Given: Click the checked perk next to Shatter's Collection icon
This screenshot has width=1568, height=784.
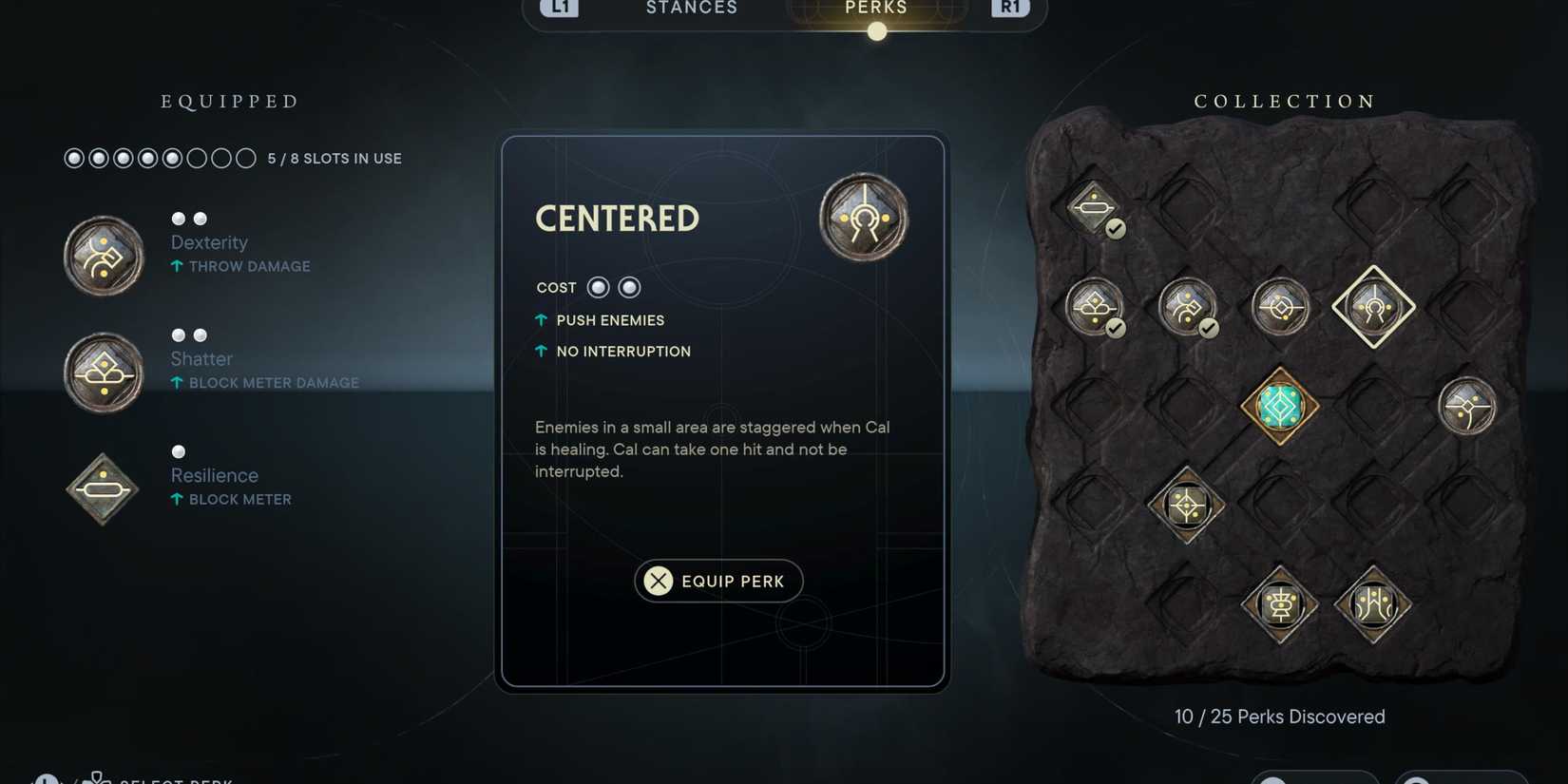Looking at the screenshot, I should (x=1185, y=308).
